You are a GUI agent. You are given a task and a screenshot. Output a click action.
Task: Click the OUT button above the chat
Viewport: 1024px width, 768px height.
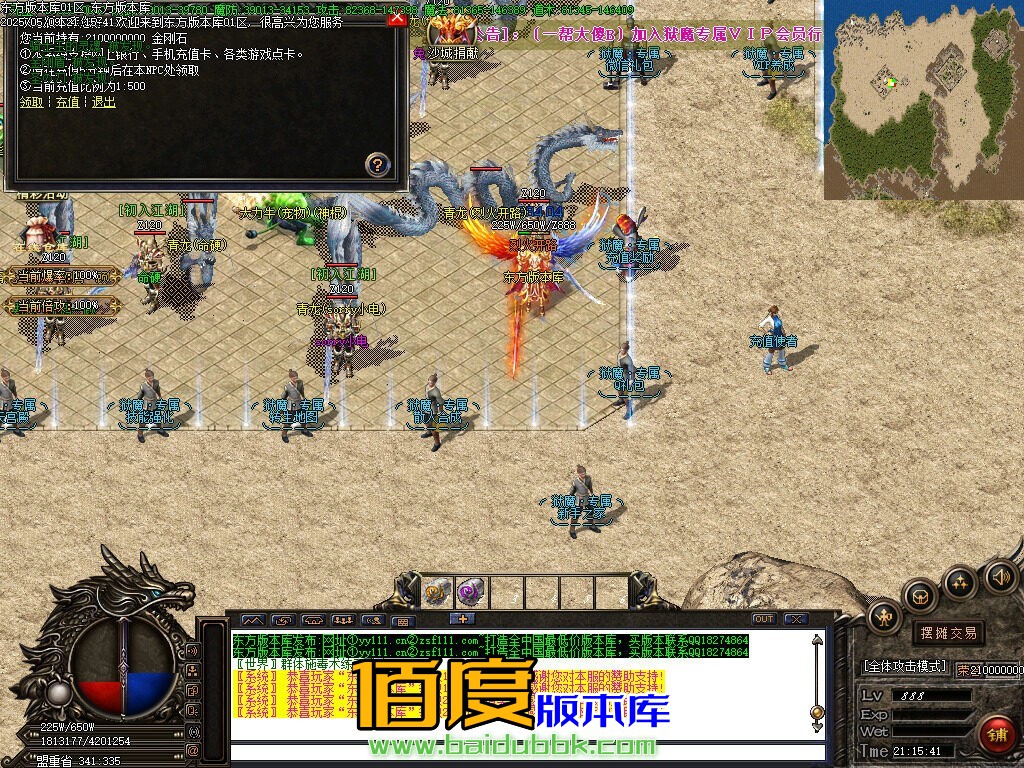(x=764, y=619)
